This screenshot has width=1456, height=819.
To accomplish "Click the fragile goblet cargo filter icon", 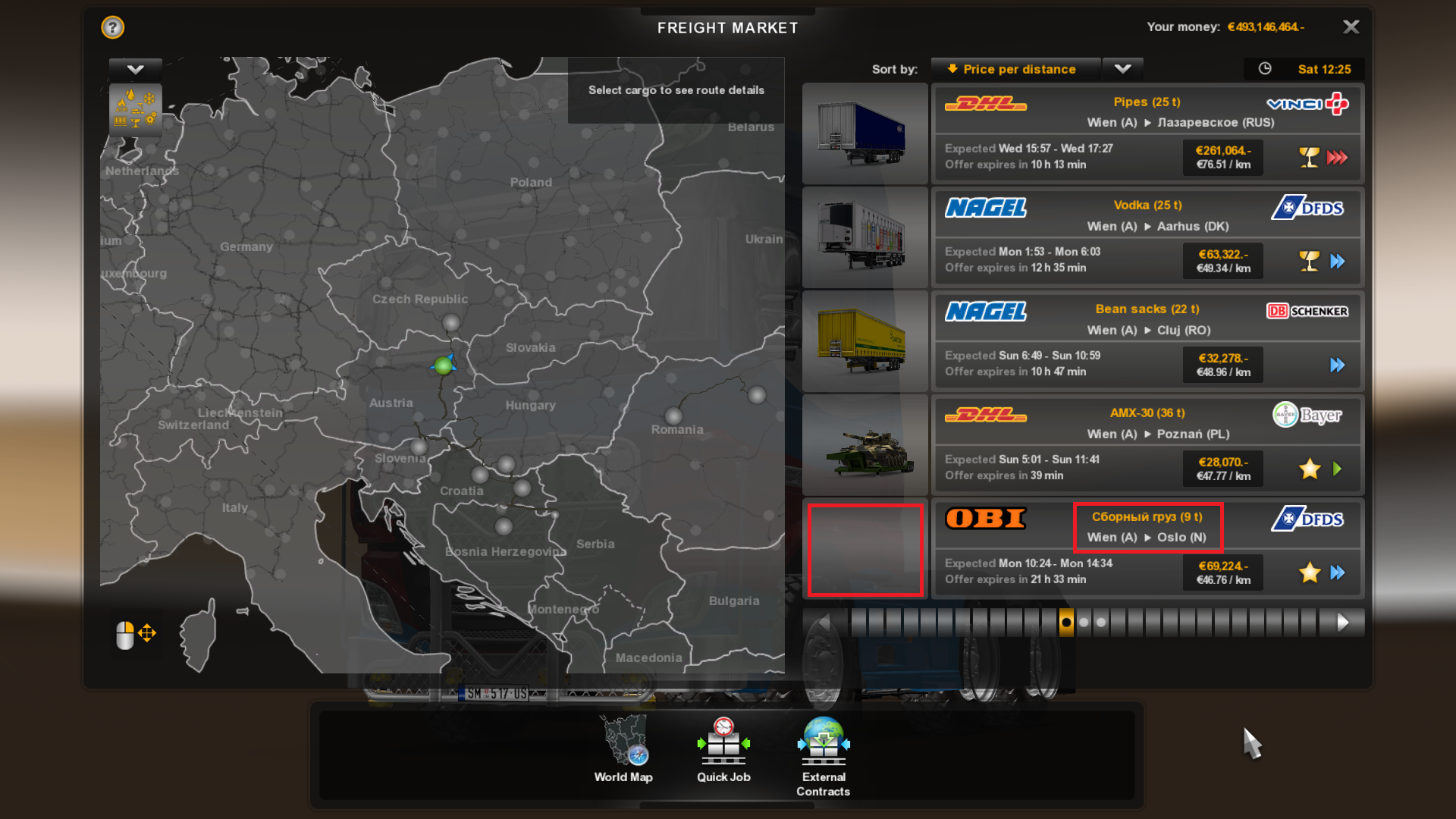I will tap(135, 123).
